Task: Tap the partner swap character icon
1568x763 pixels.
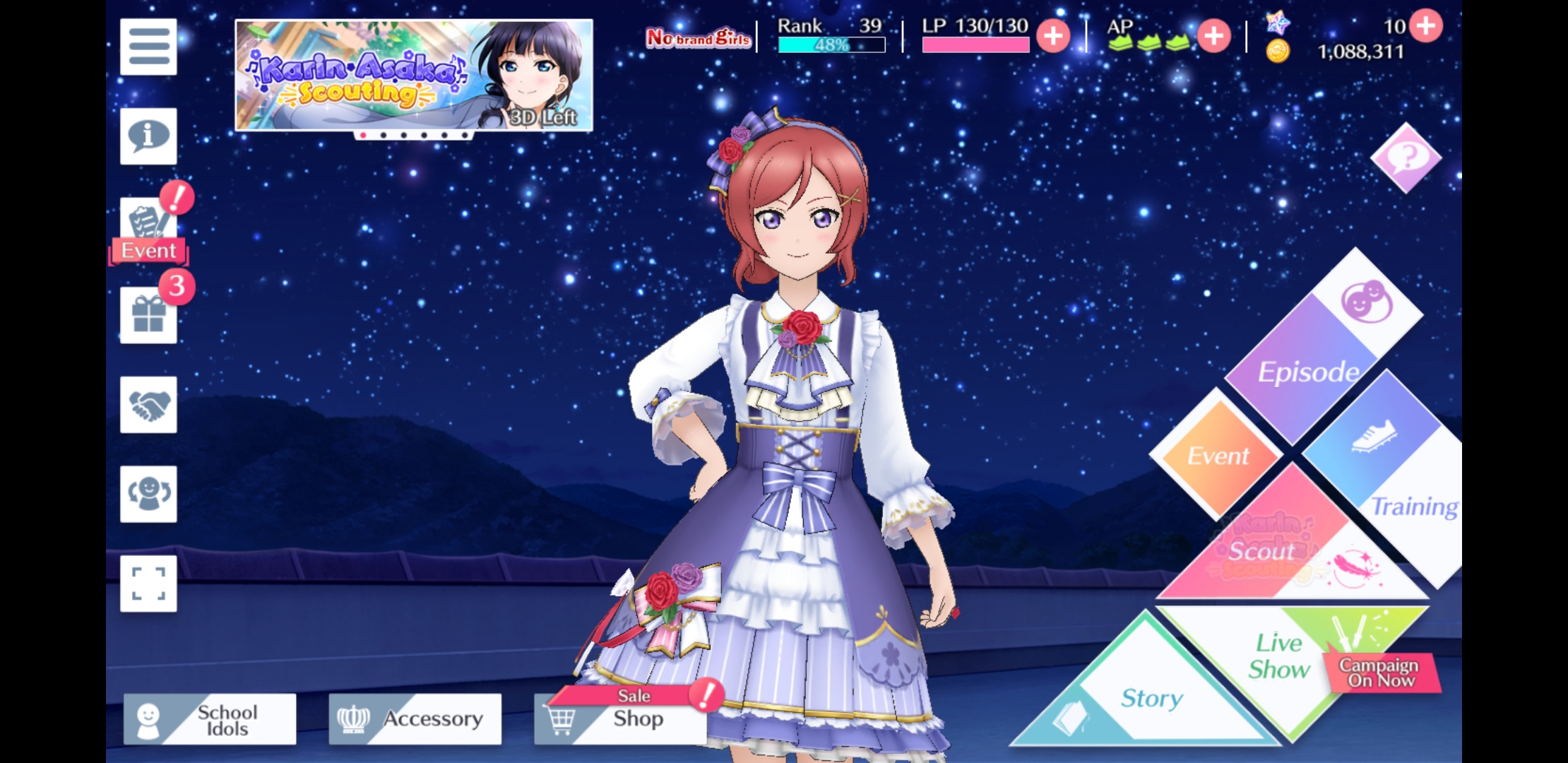Action: (148, 494)
